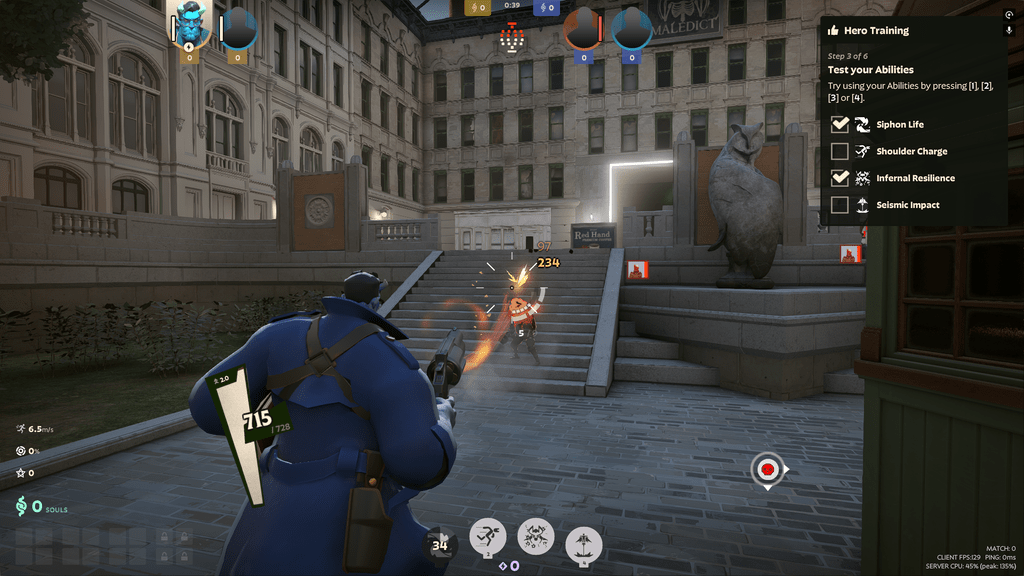
Task: Click the microphone icon above Hero Training
Action: pos(1008,30)
